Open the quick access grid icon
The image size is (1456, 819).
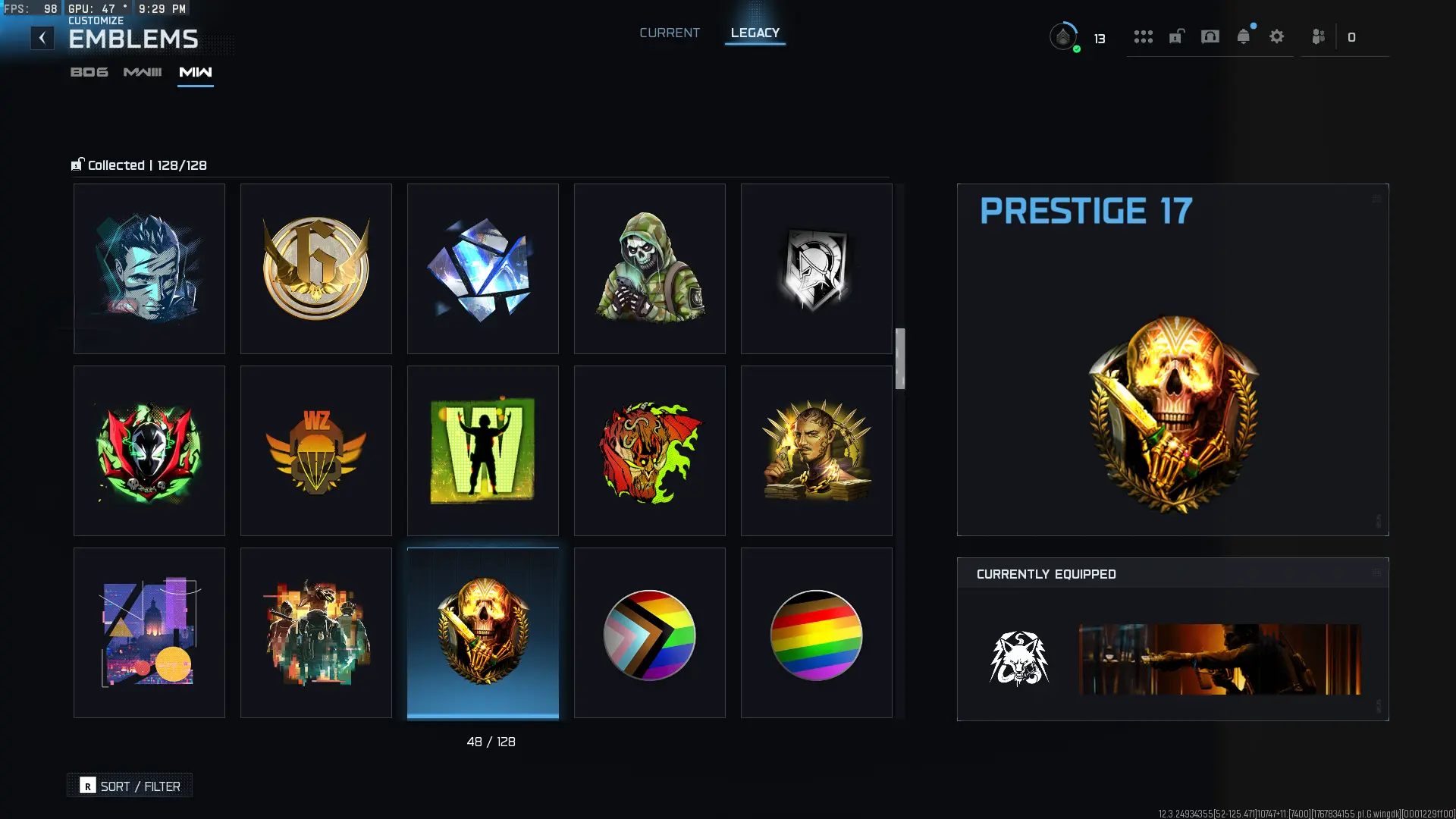pos(1144,36)
